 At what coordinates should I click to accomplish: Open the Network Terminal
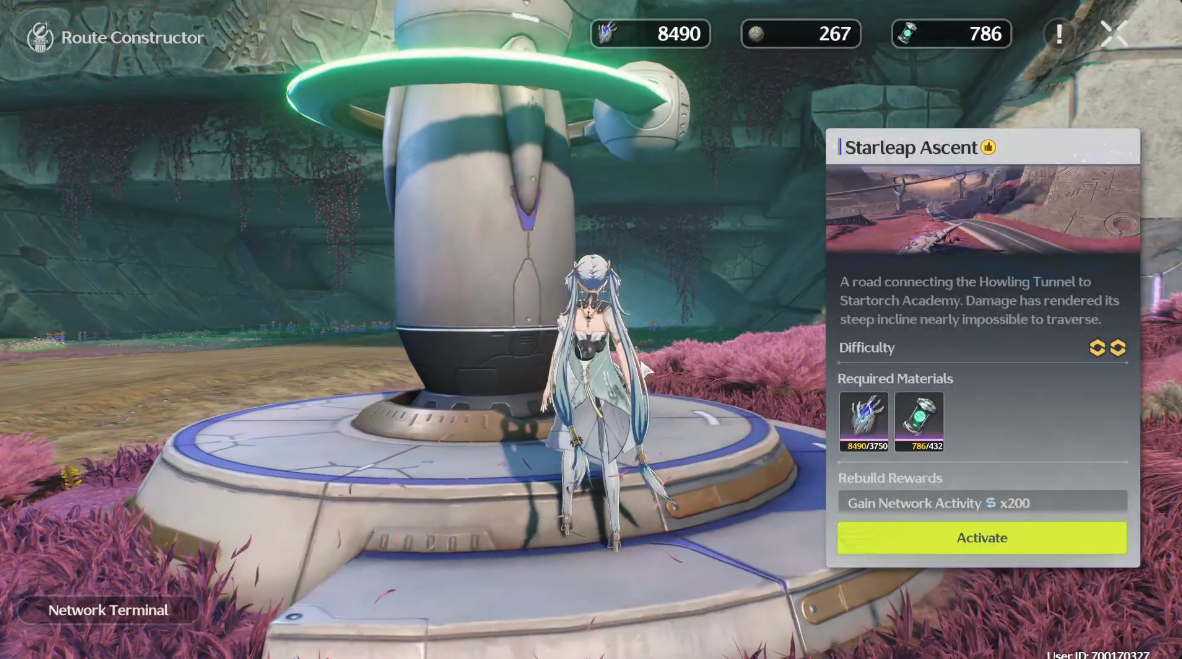coord(108,610)
